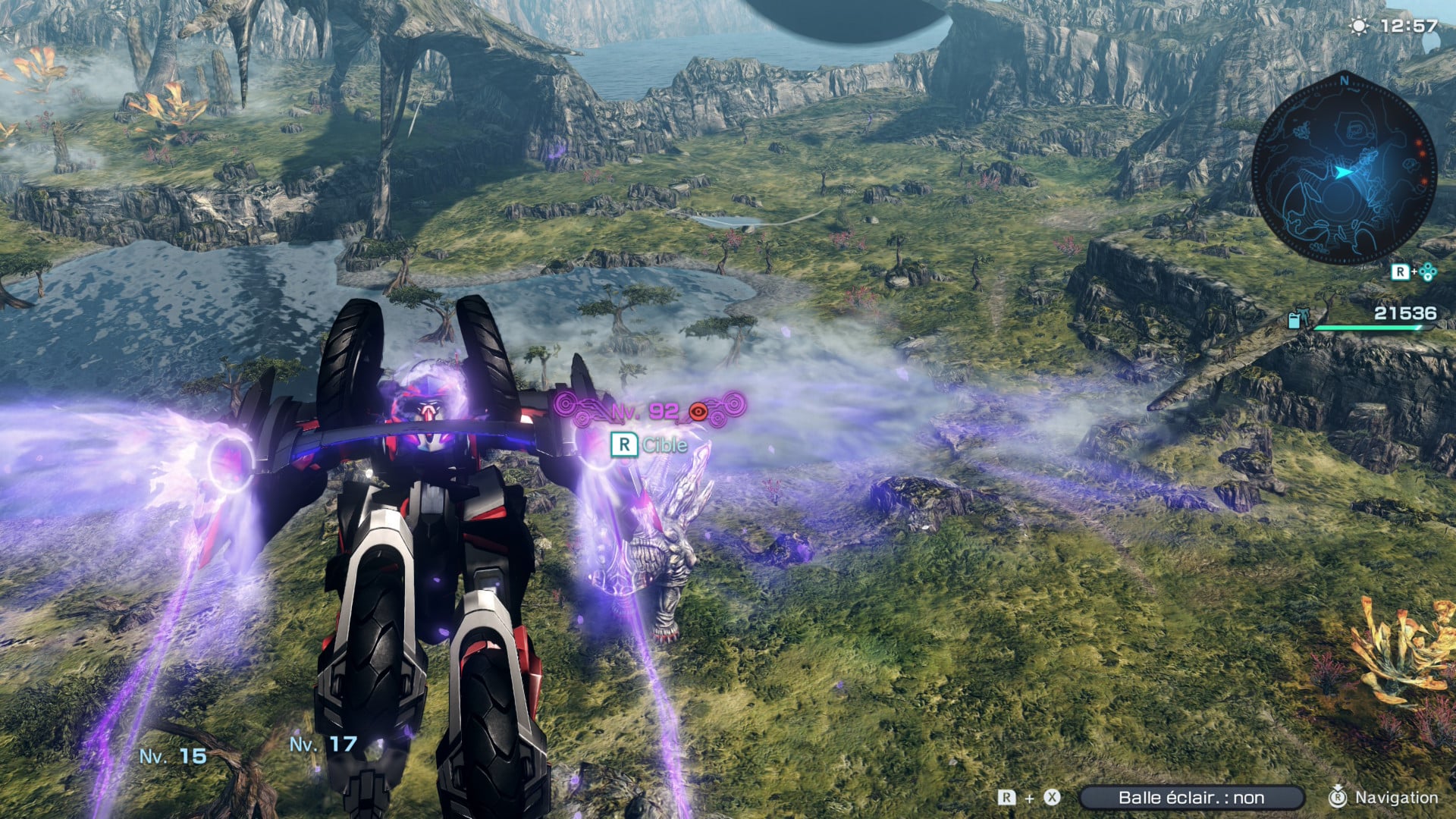Click the fuel canister icon below the minimap
The width and height of the screenshot is (1456, 819).
(1294, 319)
